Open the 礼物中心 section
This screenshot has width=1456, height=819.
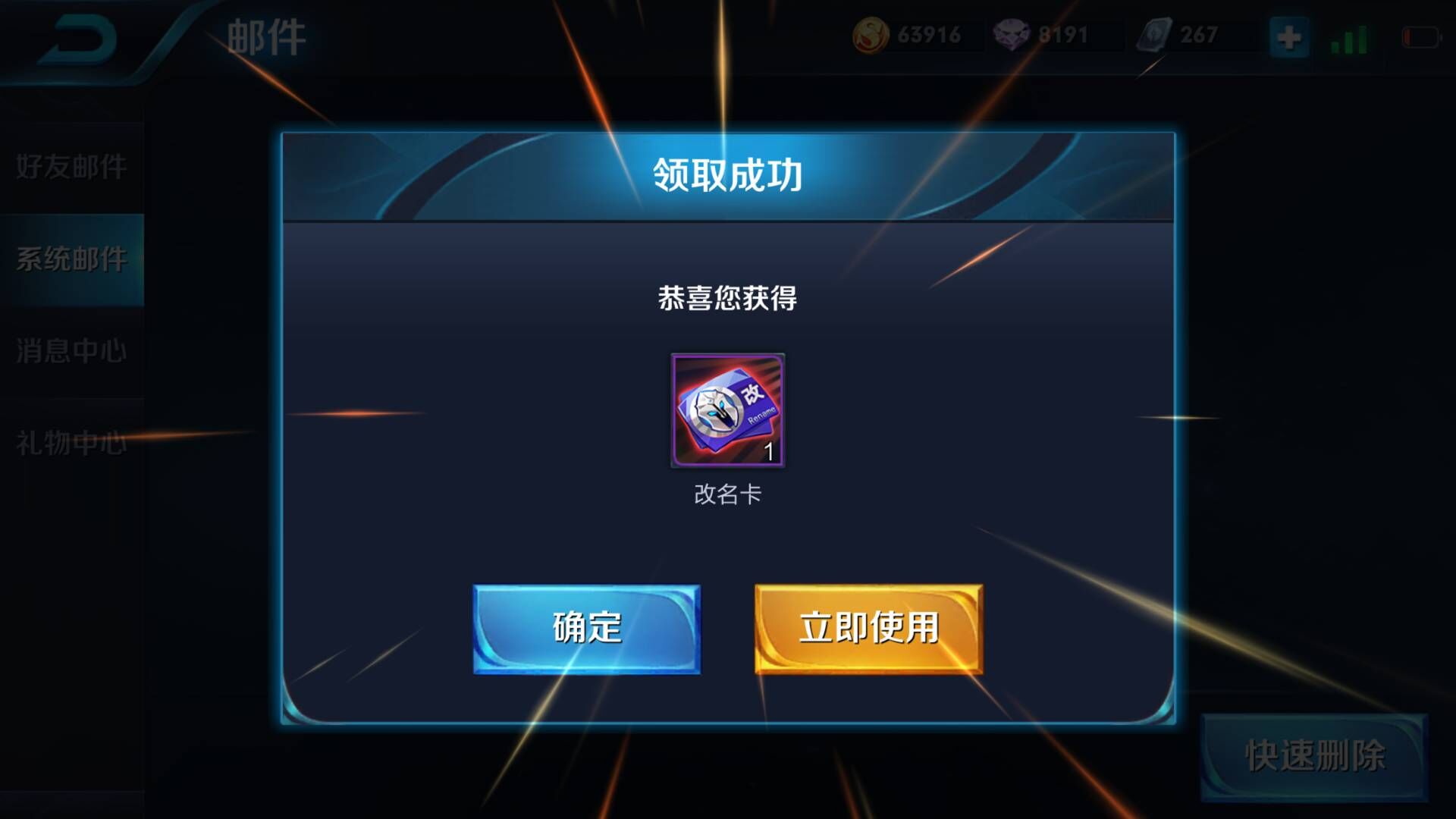(72, 443)
